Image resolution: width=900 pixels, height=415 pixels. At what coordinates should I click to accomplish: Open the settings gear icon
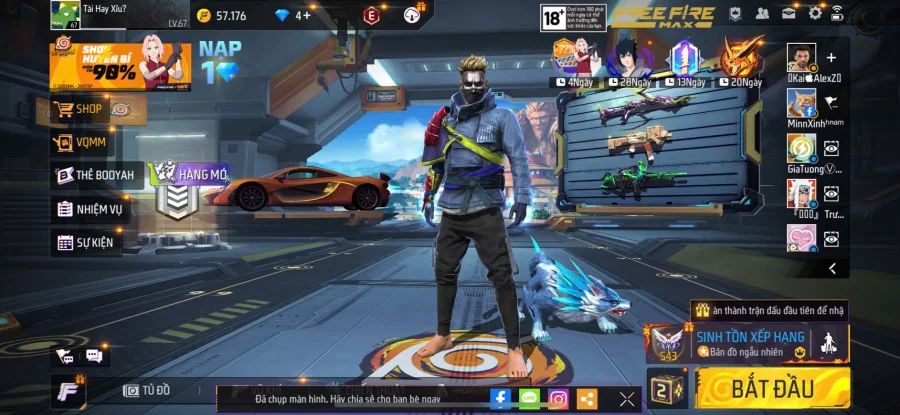[x=815, y=13]
